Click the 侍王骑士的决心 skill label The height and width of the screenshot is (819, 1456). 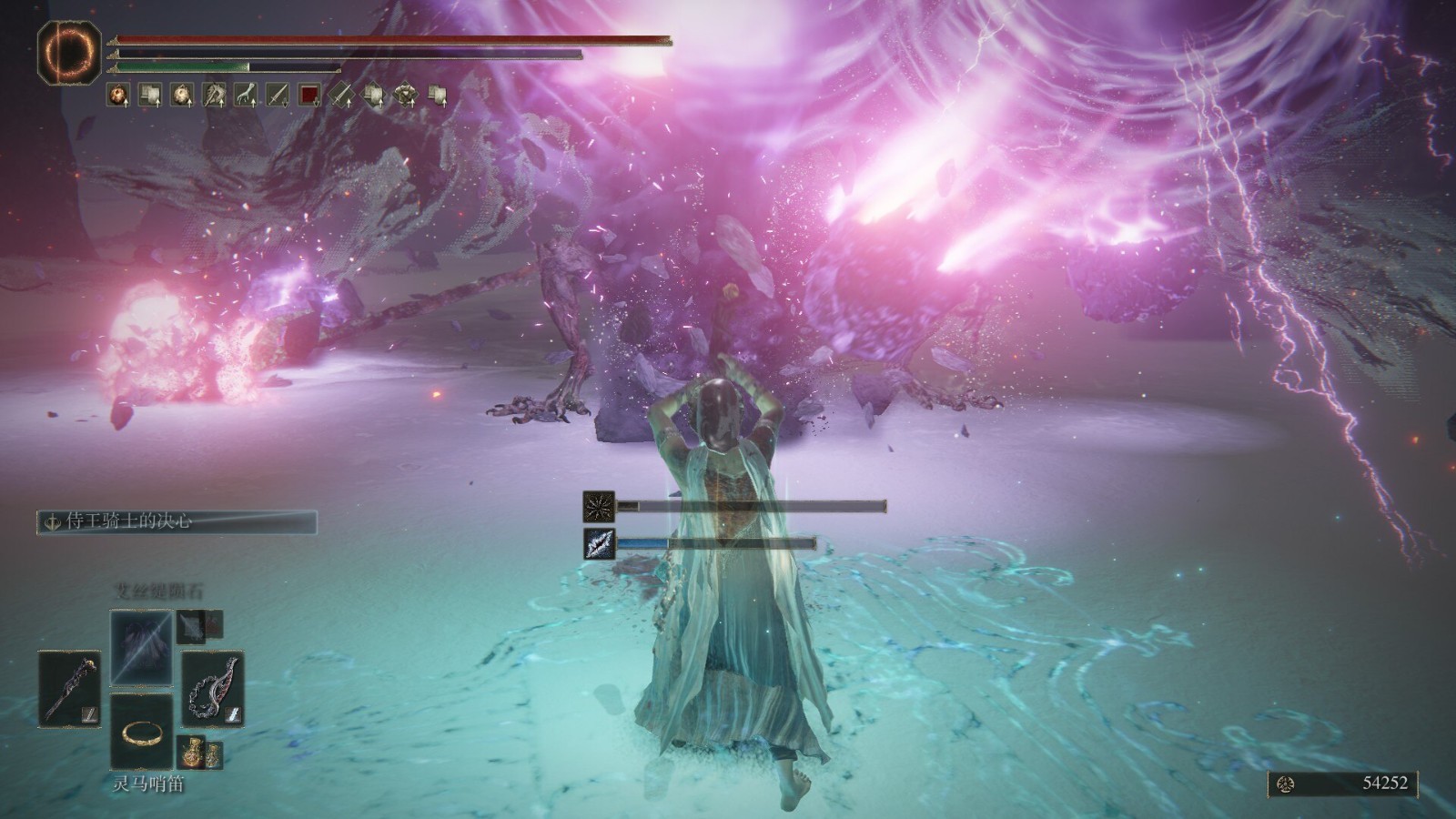(177, 521)
